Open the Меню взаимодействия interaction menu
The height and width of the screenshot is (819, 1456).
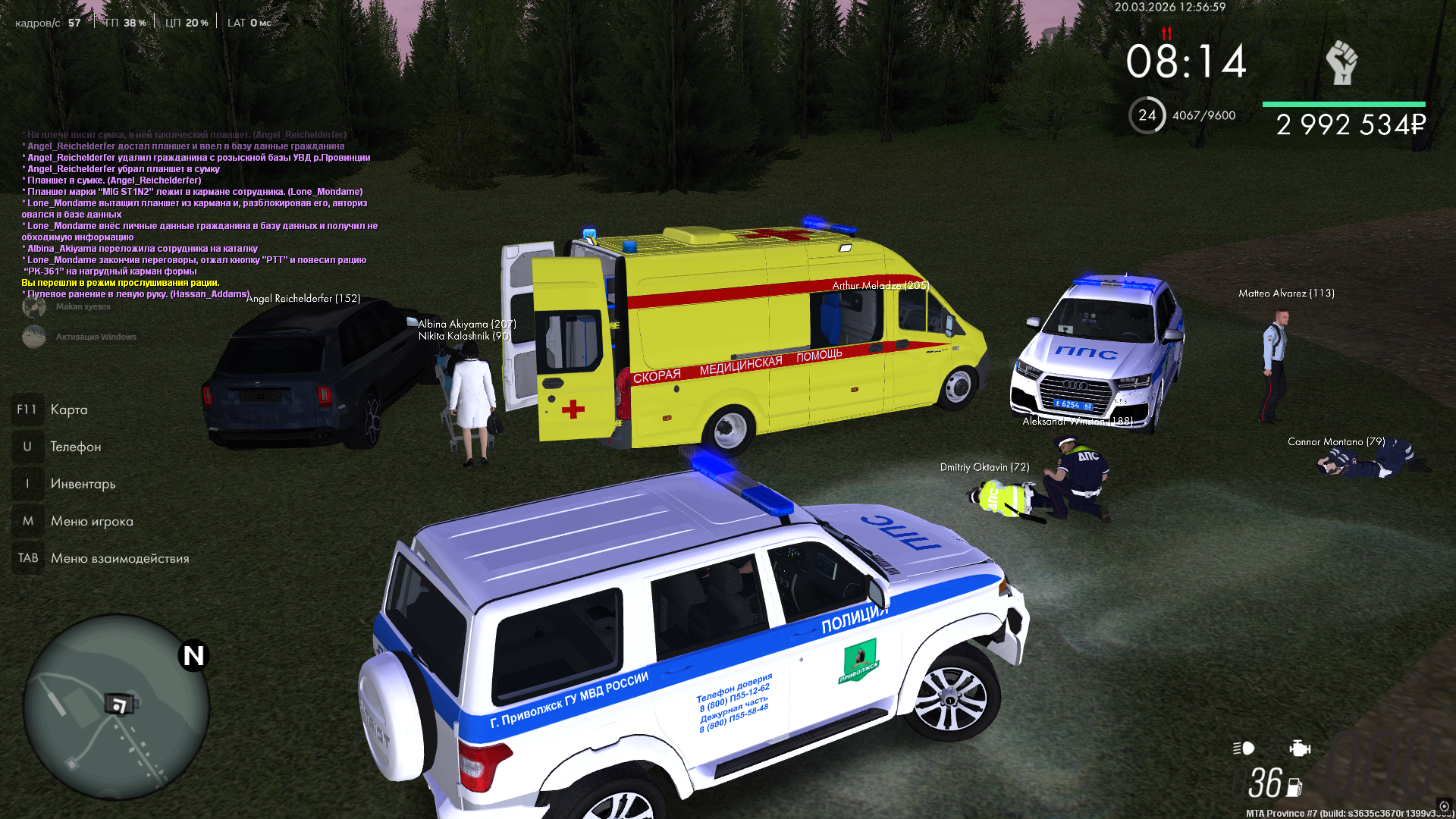click(119, 558)
